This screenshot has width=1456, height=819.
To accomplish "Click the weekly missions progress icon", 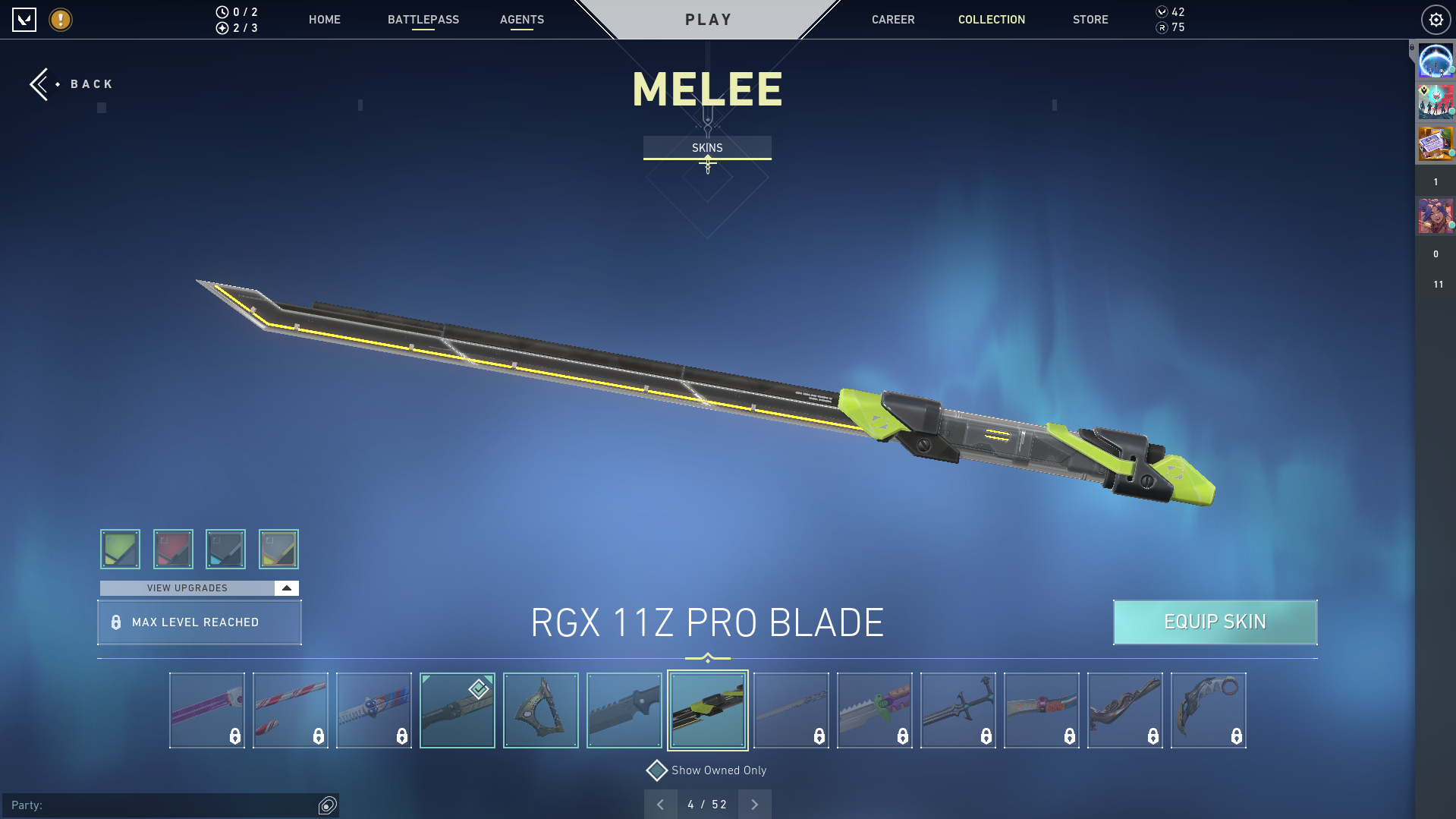I will pyautogui.click(x=221, y=27).
